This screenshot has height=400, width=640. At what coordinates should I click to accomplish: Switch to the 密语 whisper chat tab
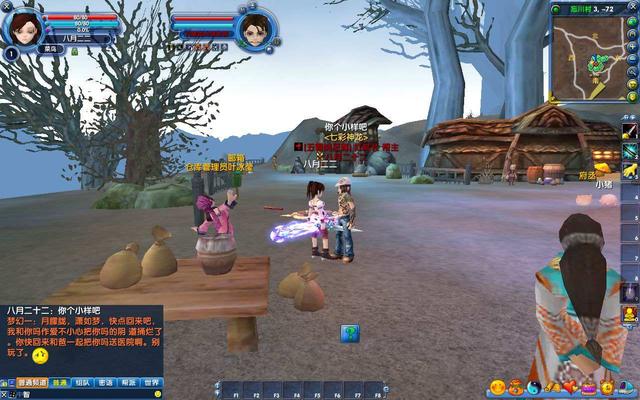click(106, 382)
